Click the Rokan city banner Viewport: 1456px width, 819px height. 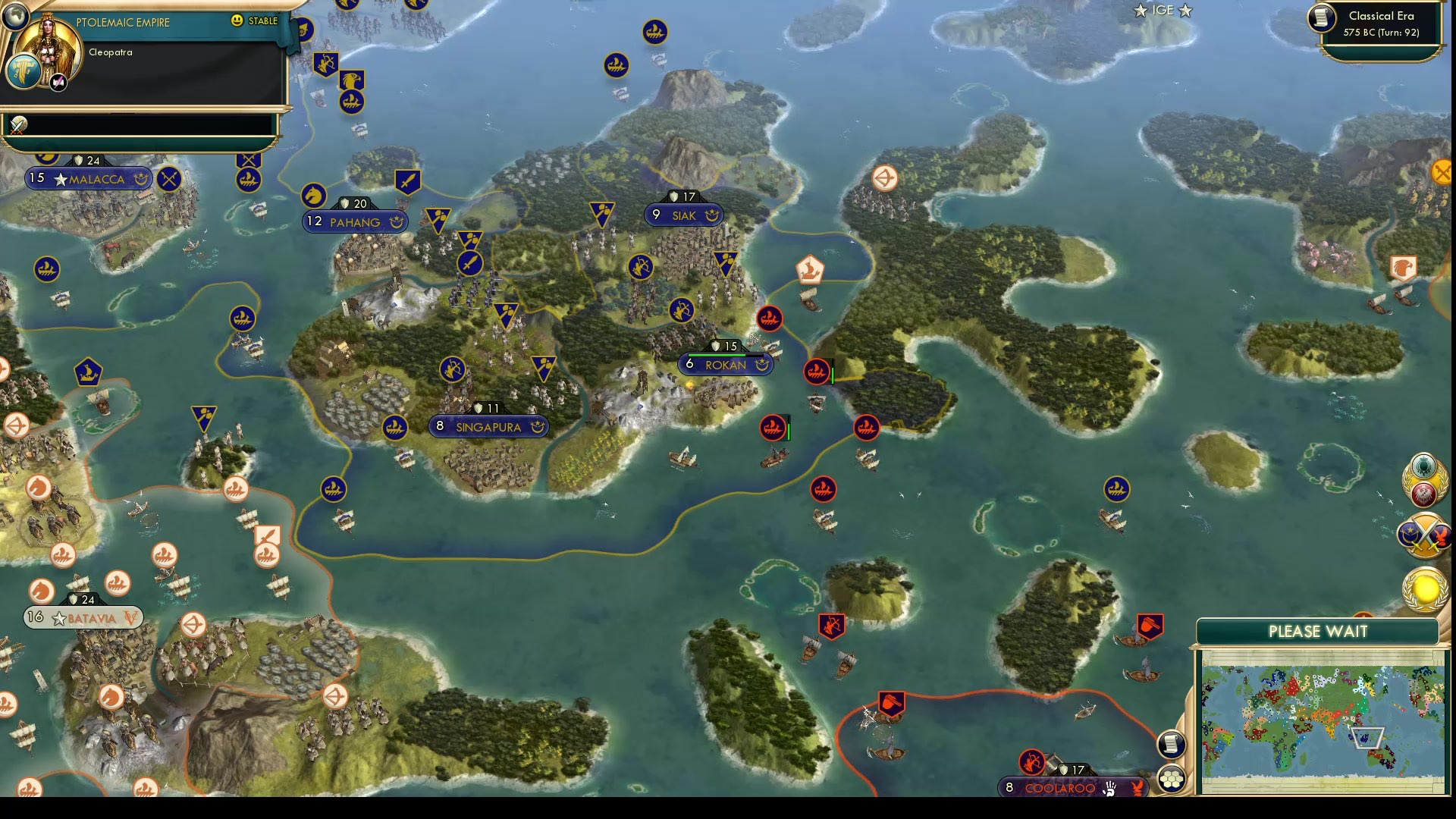tap(726, 365)
